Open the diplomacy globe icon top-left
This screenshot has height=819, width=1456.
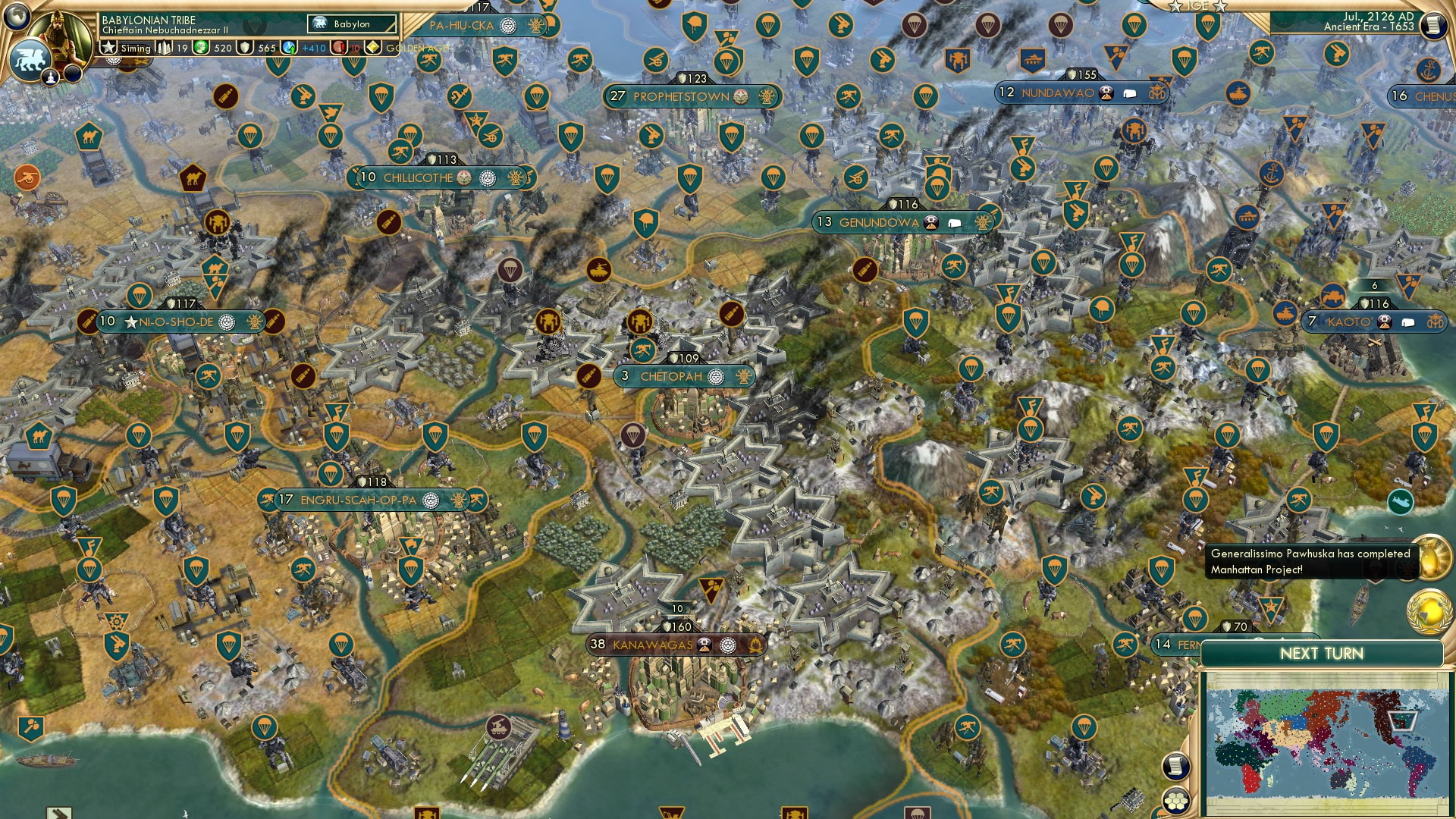pyautogui.click(x=15, y=17)
